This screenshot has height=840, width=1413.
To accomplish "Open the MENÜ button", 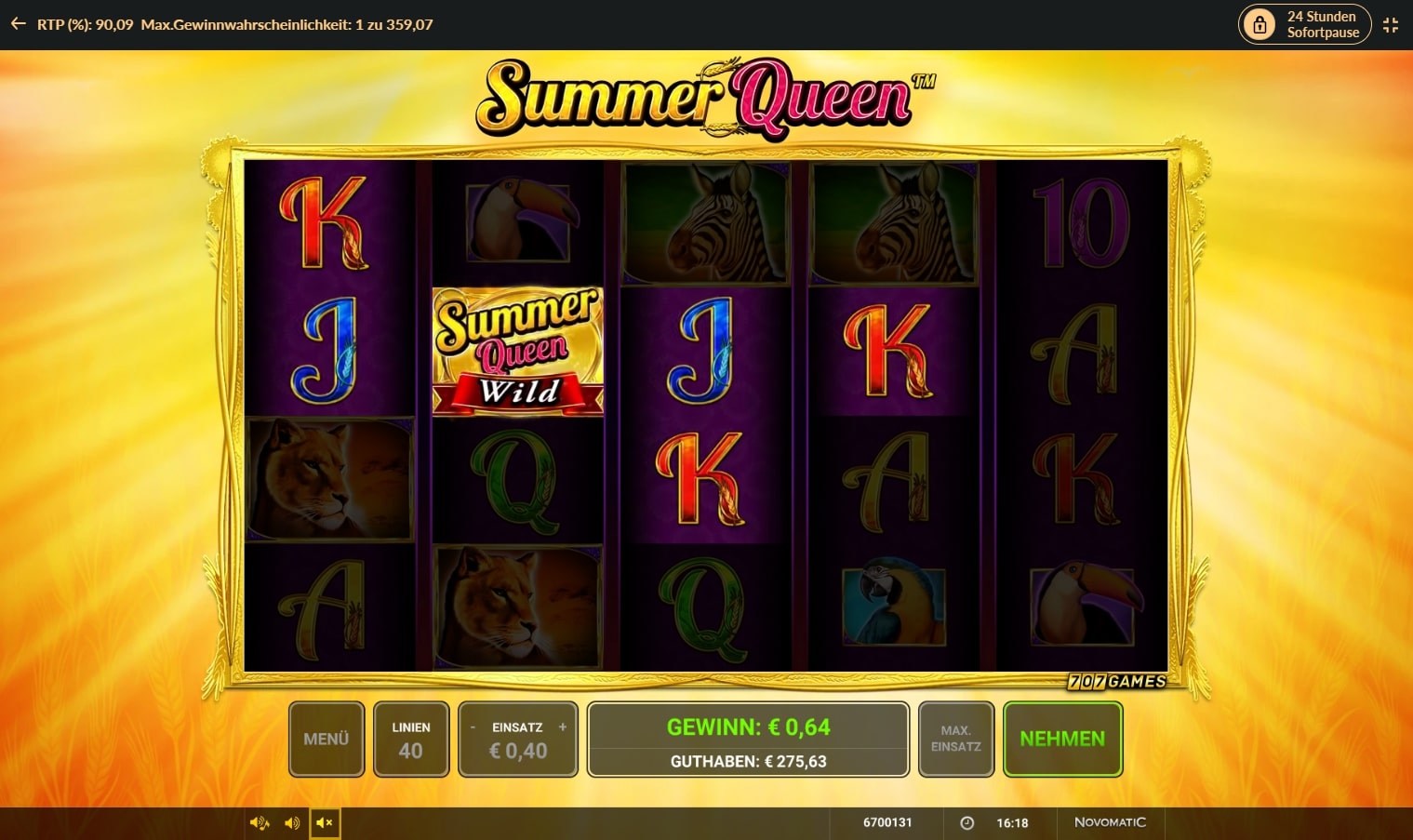I will click(x=326, y=739).
